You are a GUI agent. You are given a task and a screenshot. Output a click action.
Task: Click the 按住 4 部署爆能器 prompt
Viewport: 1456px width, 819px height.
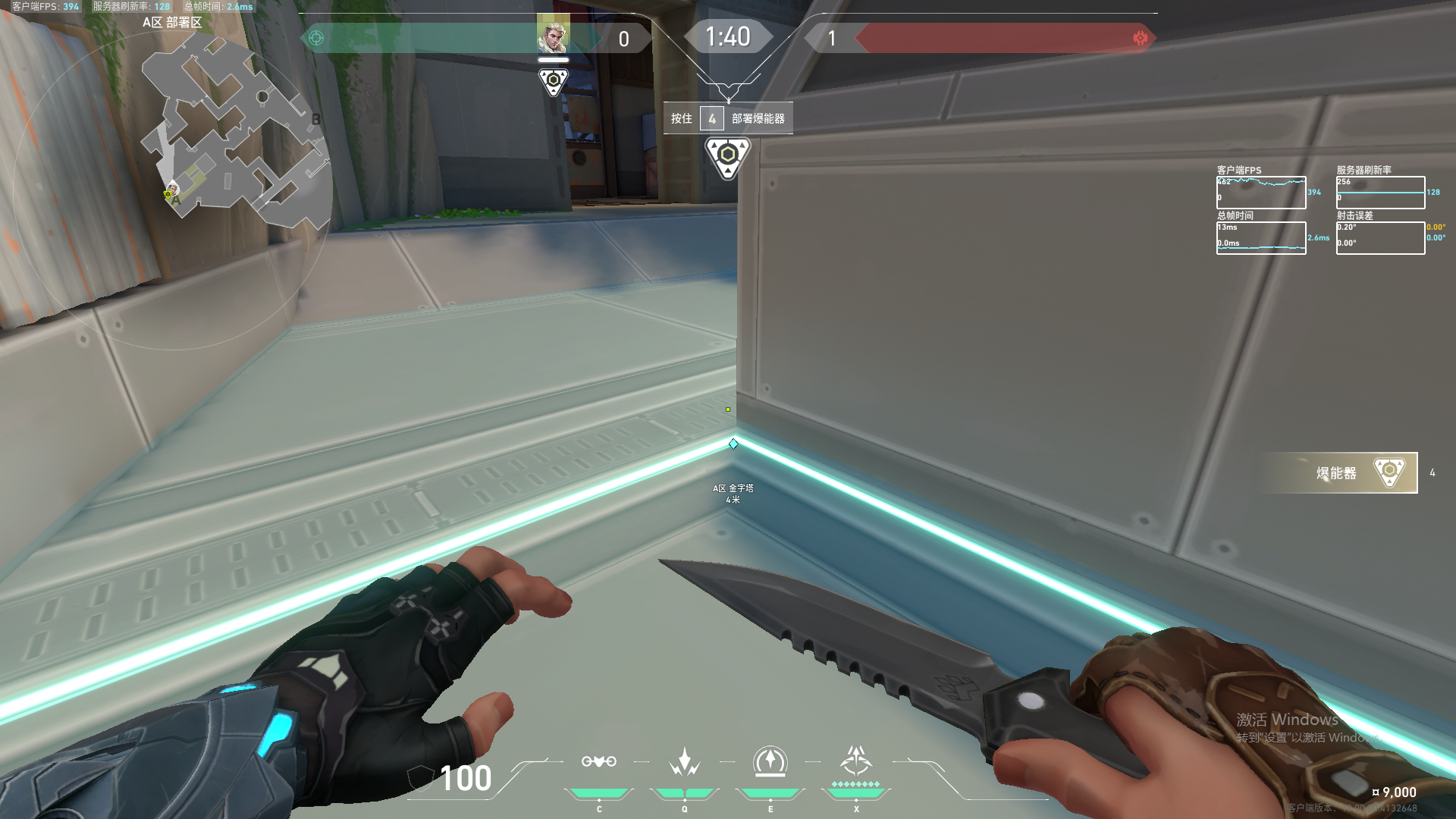point(728,118)
